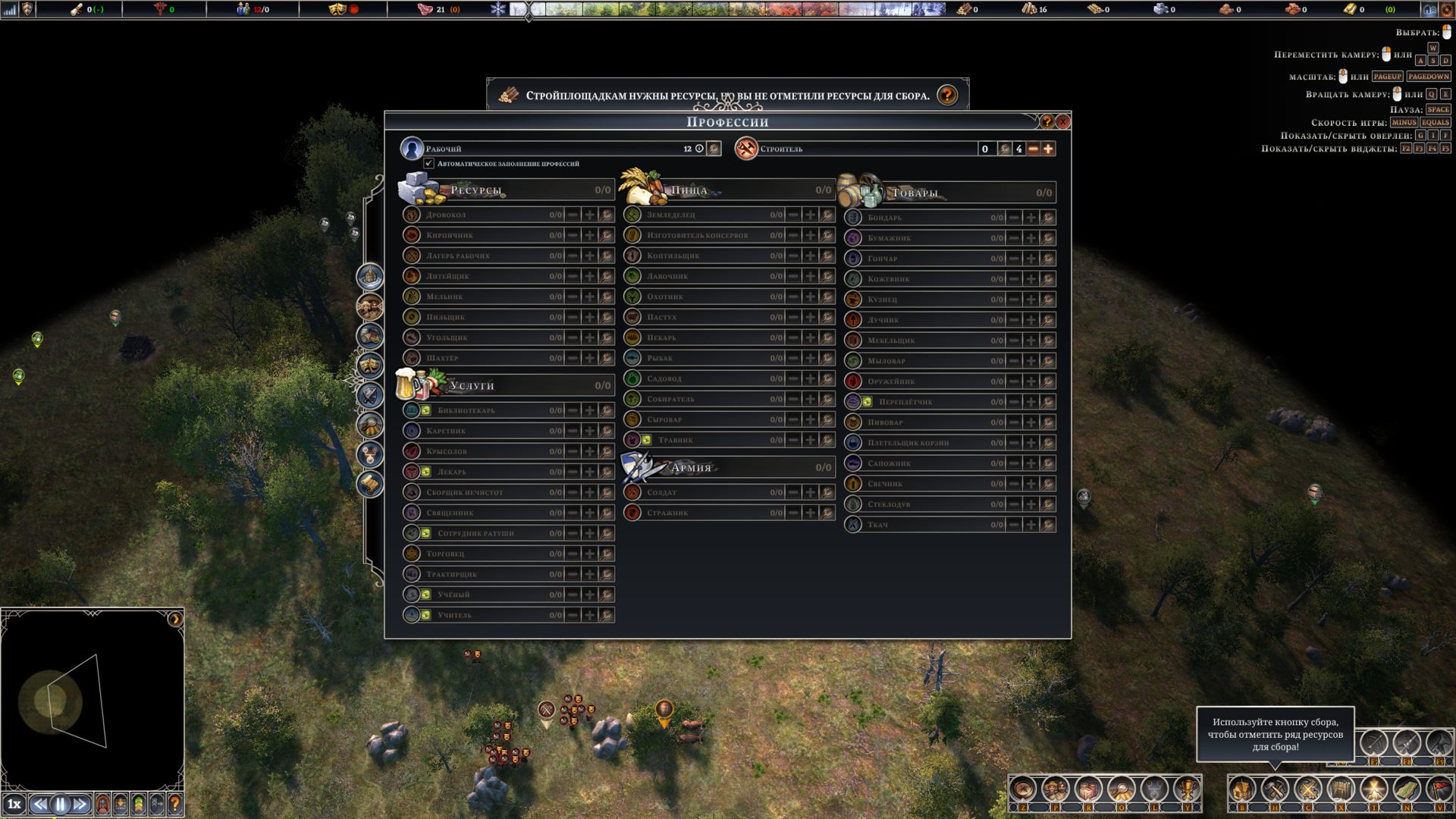Pause the game with the pause button
The height and width of the screenshot is (819, 1456).
[x=61, y=804]
